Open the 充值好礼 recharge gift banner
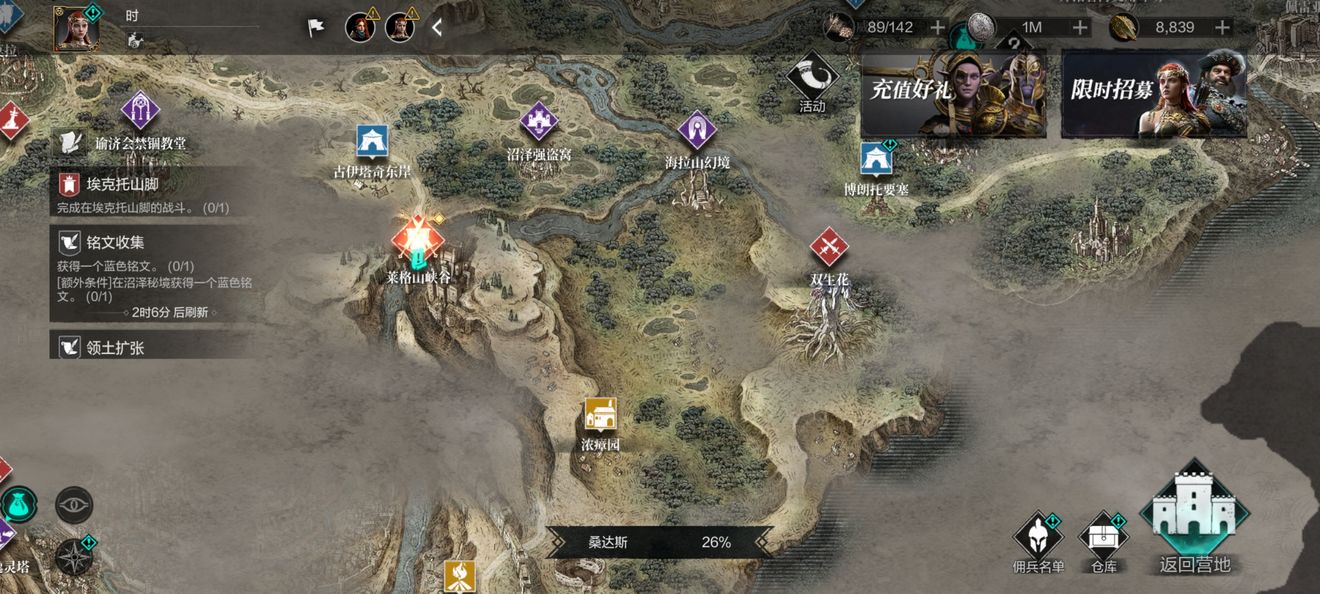The height and width of the screenshot is (594, 1320). pyautogui.click(x=953, y=94)
